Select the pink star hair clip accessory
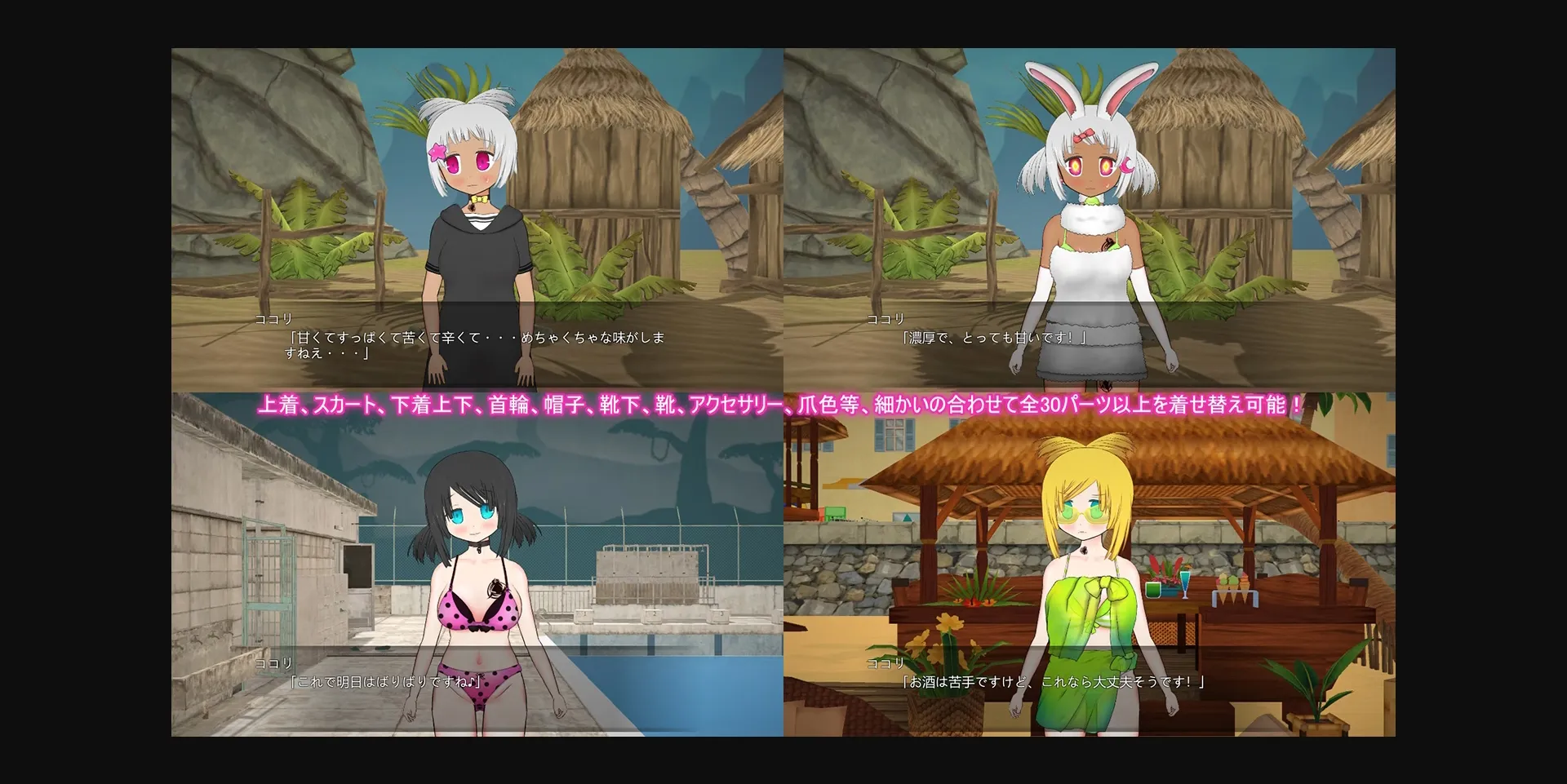This screenshot has width=1567, height=784. 438,150
